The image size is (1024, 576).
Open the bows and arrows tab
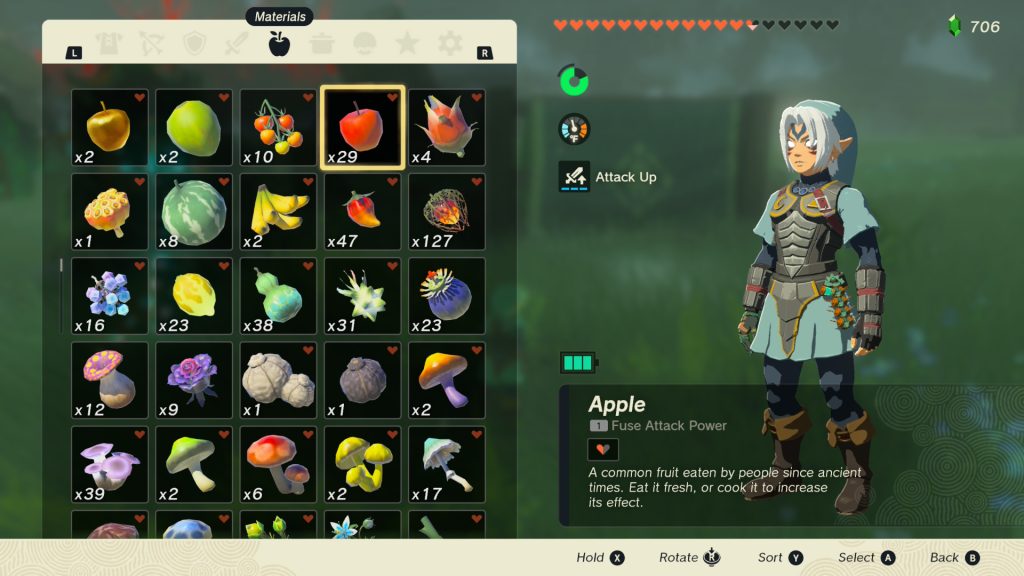151,44
